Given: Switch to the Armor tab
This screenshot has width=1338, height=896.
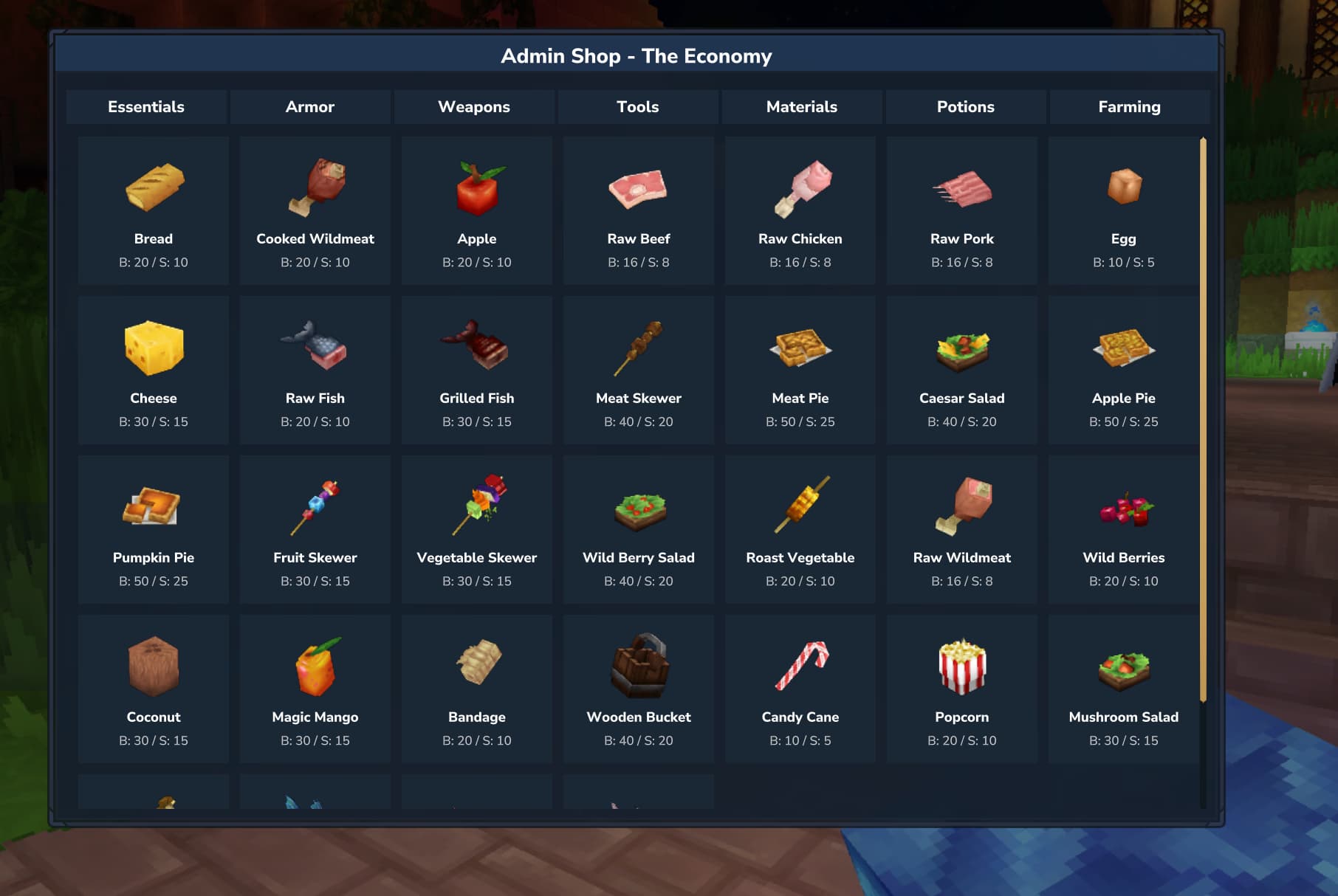Looking at the screenshot, I should click(x=310, y=107).
